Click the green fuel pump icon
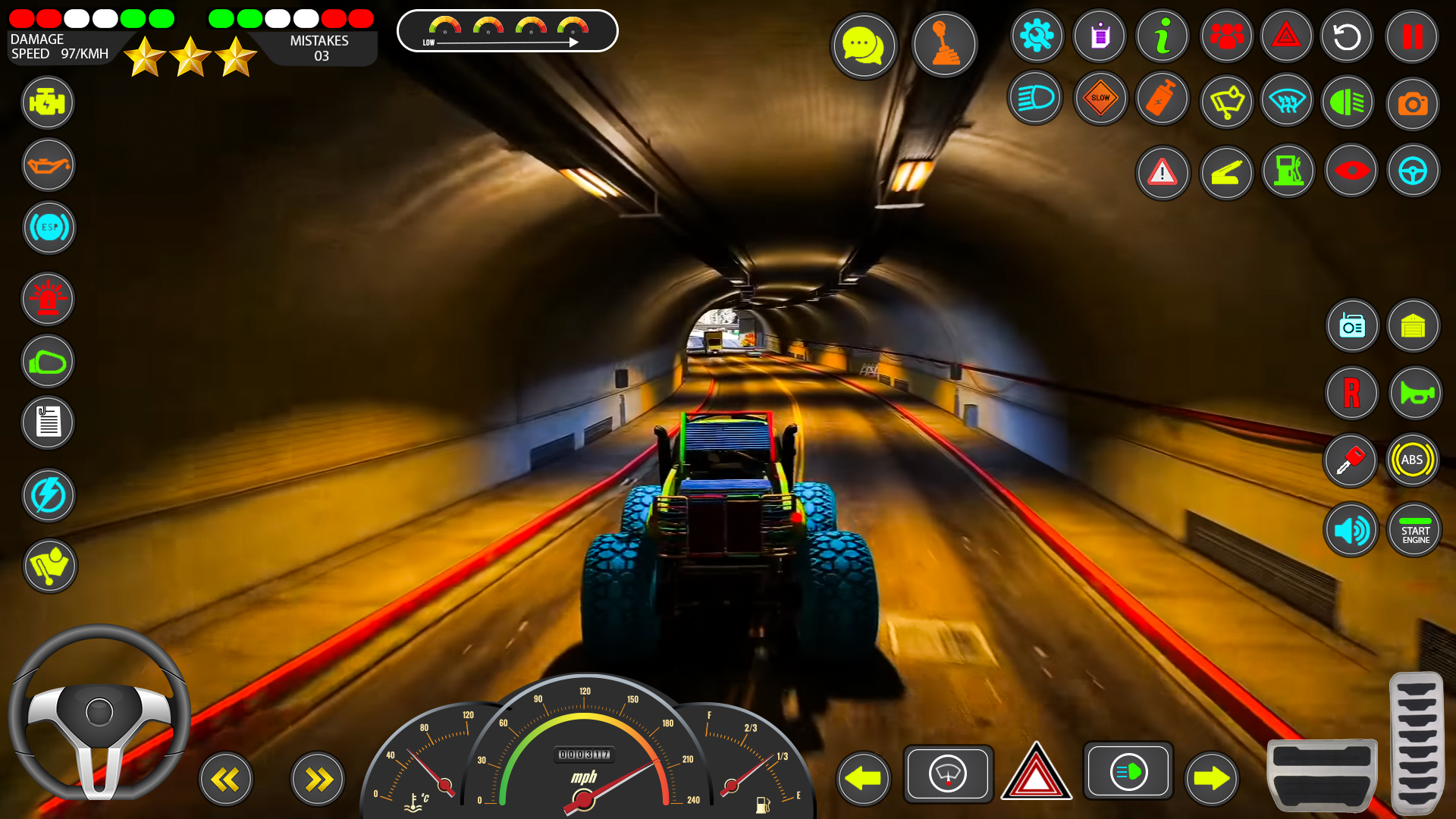Viewport: 1456px width, 819px height. click(1288, 171)
